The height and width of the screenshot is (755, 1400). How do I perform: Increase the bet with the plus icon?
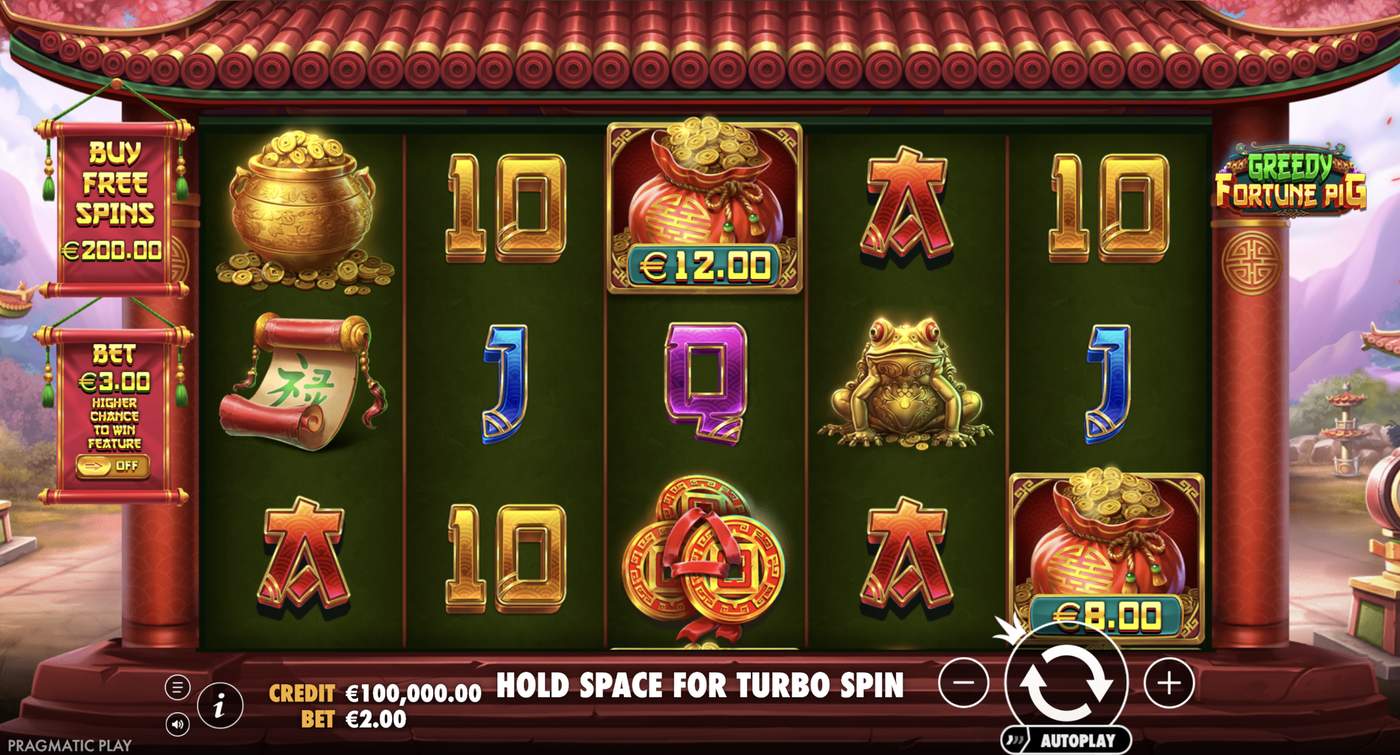pyautogui.click(x=1168, y=685)
